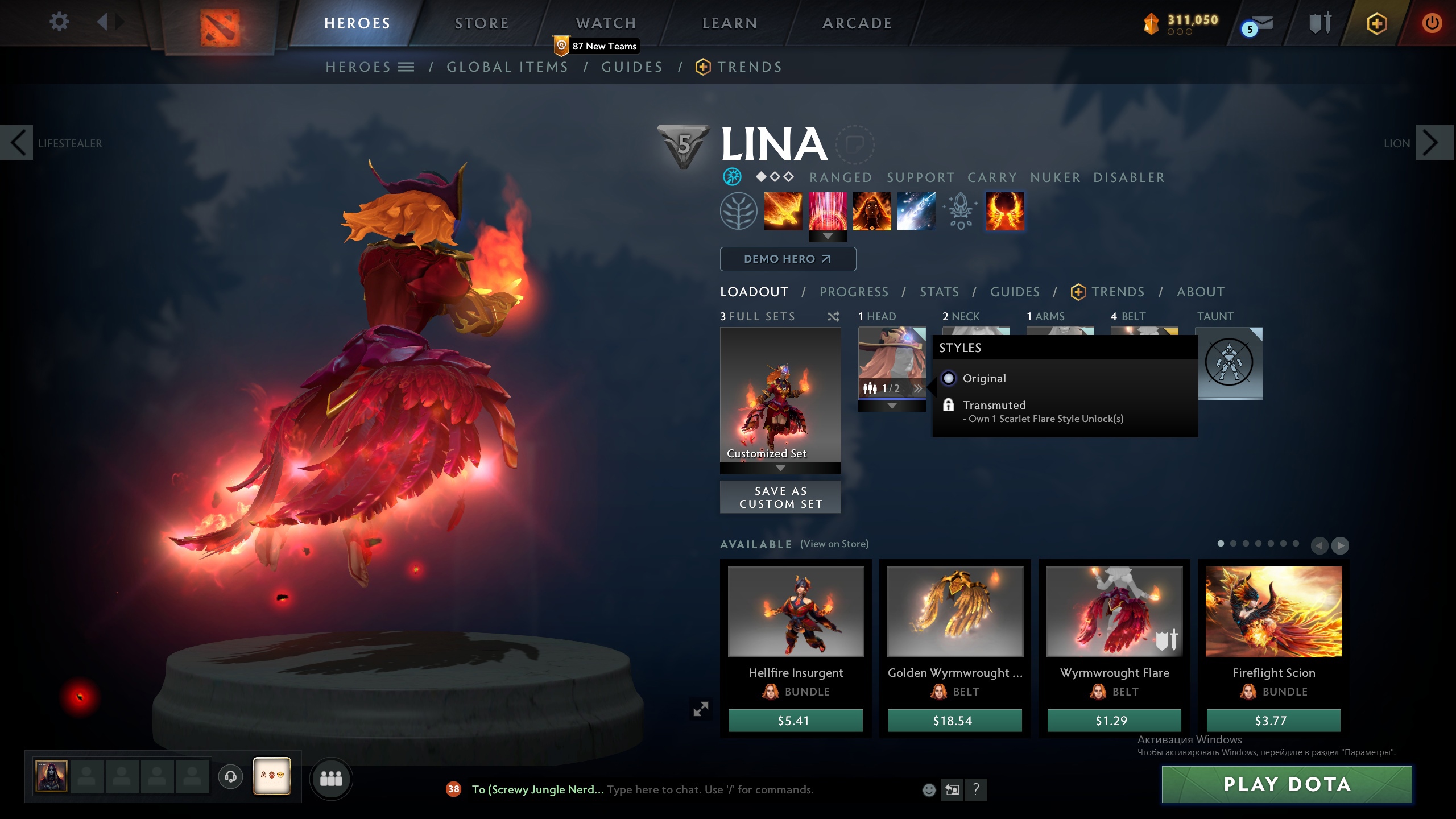
Task: Select the Taunt slot
Action: coord(1230,363)
